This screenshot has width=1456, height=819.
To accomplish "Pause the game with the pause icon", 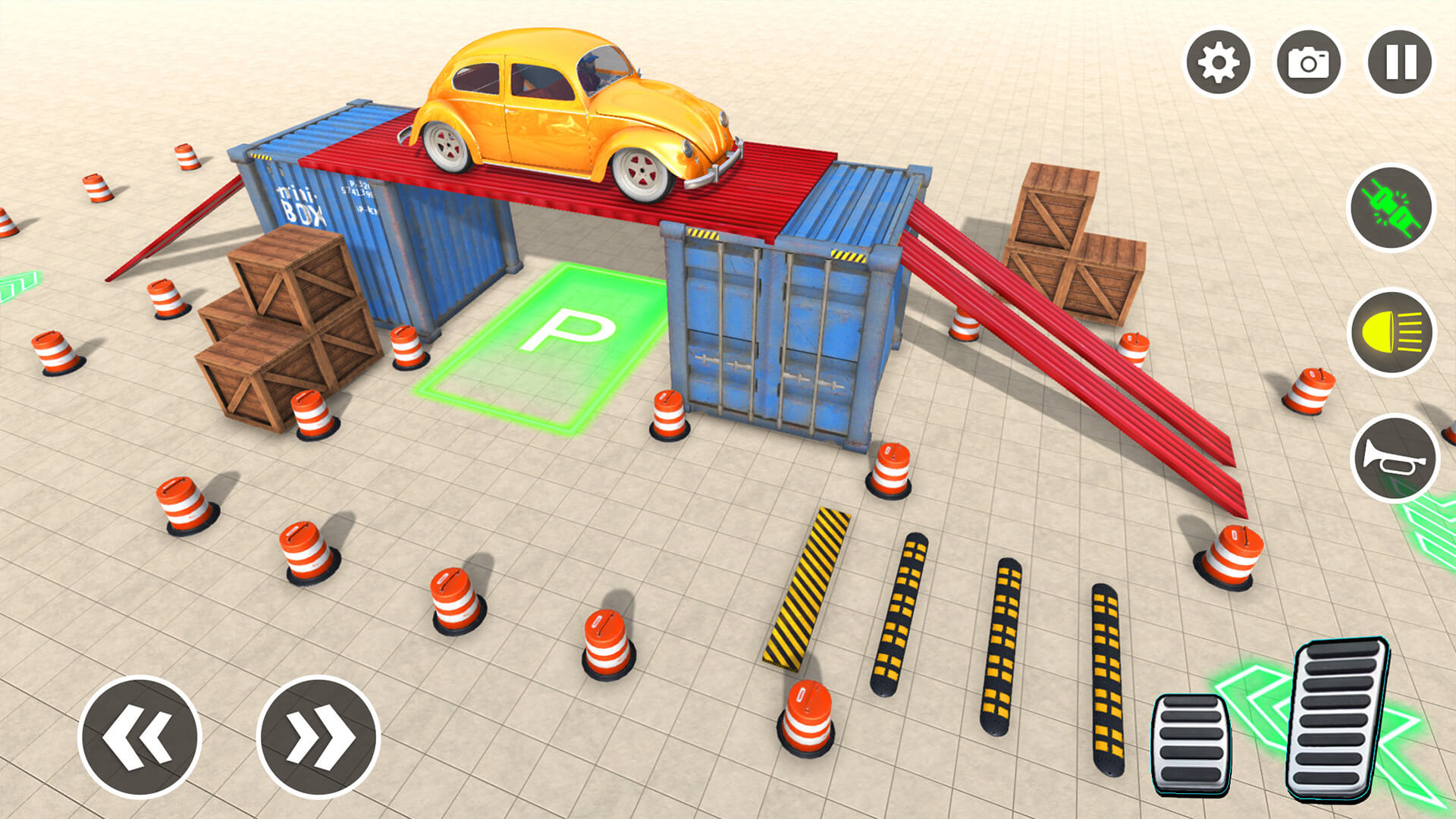I will [1398, 61].
